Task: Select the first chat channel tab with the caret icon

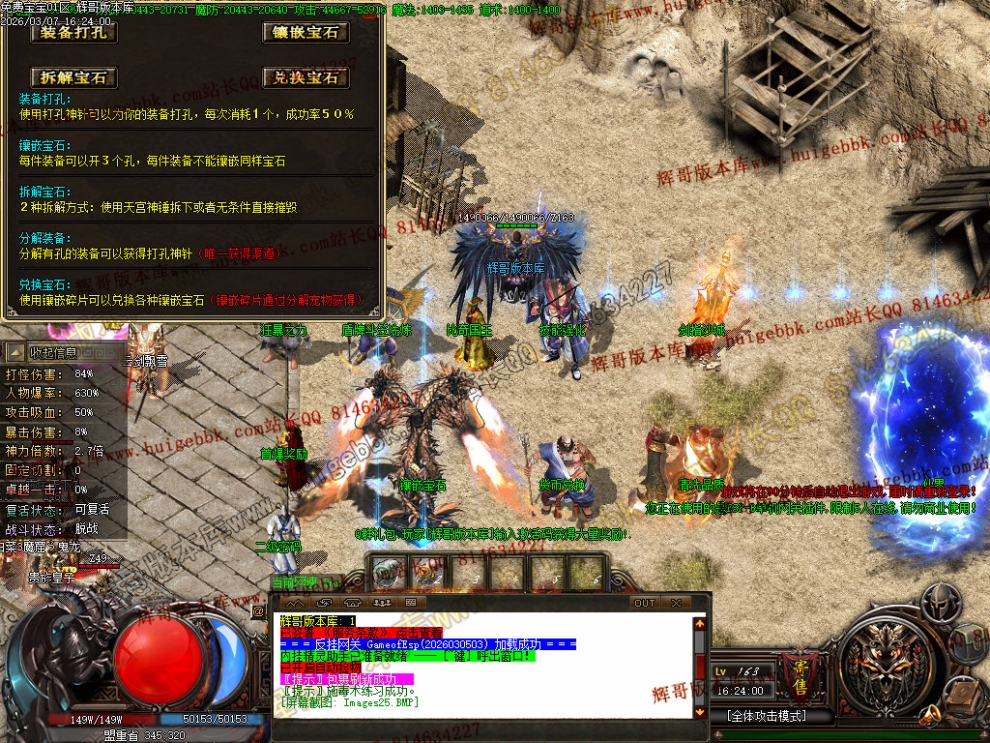Action: (296, 603)
